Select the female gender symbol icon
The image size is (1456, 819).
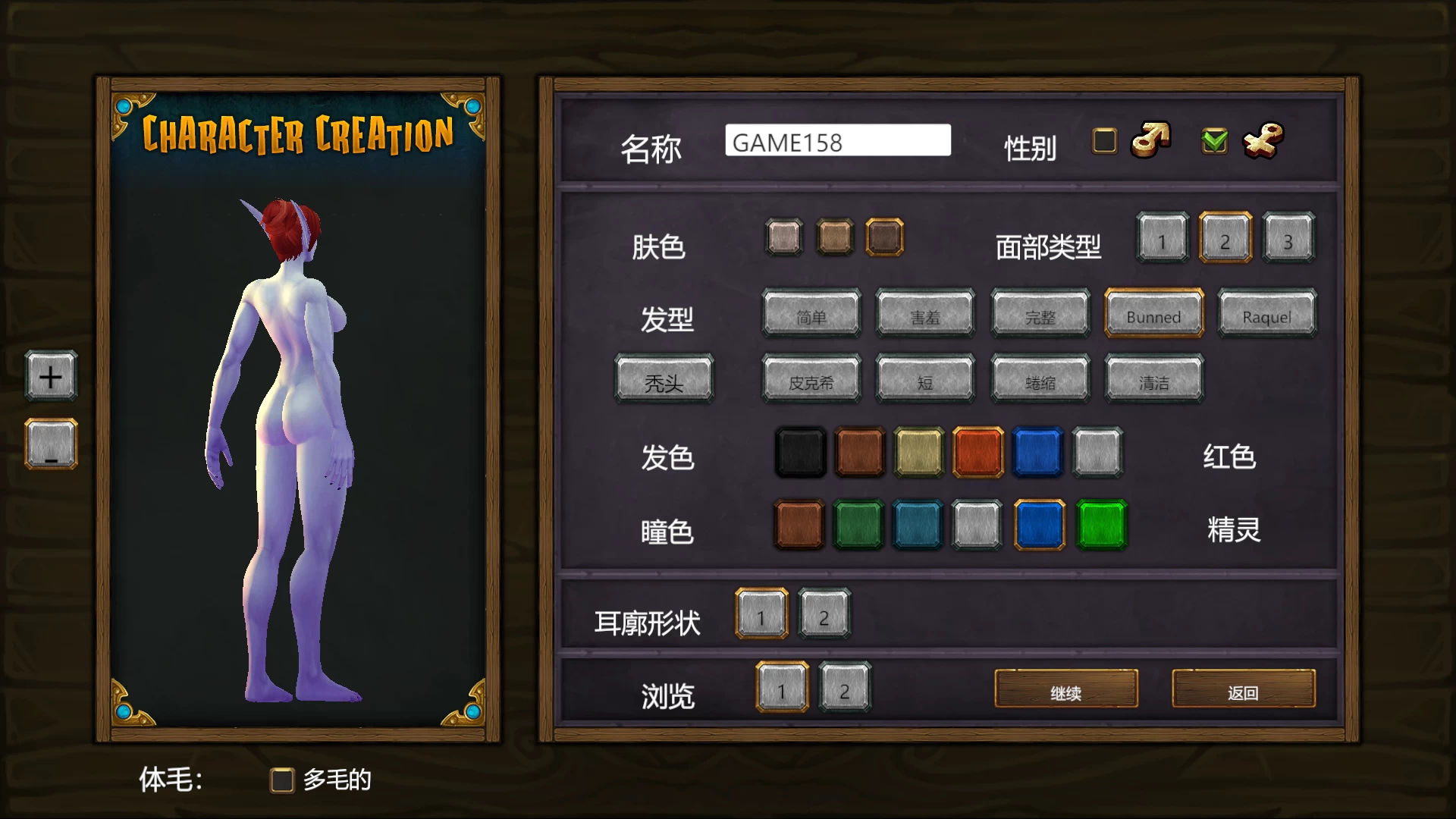pos(1263,141)
